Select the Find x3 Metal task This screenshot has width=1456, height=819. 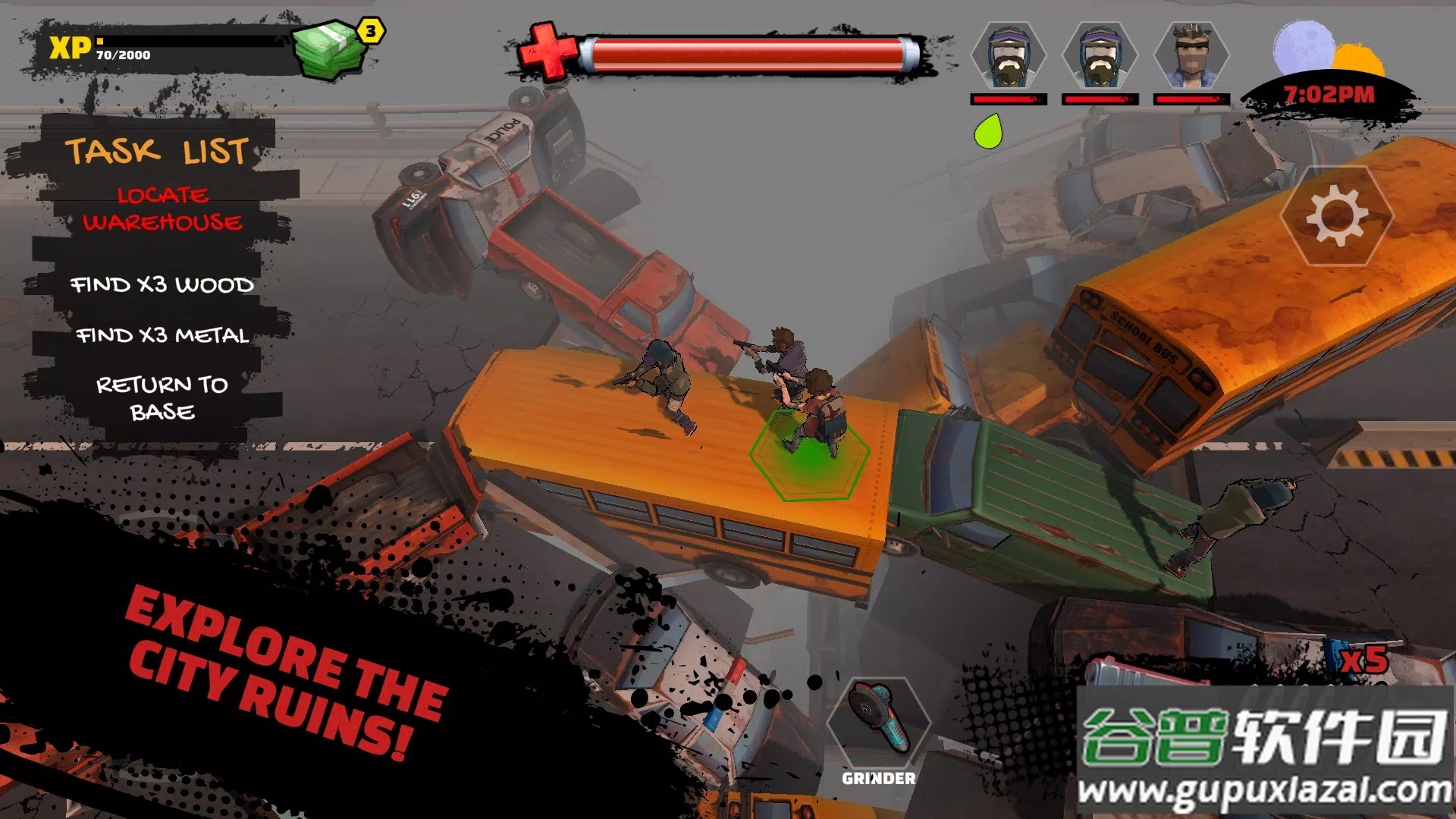(162, 335)
